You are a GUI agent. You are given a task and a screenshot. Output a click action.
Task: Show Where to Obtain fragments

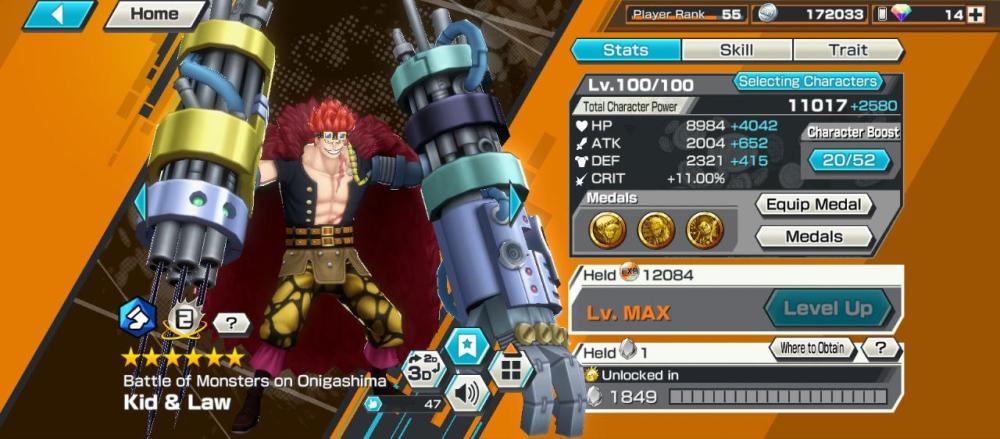pos(812,349)
